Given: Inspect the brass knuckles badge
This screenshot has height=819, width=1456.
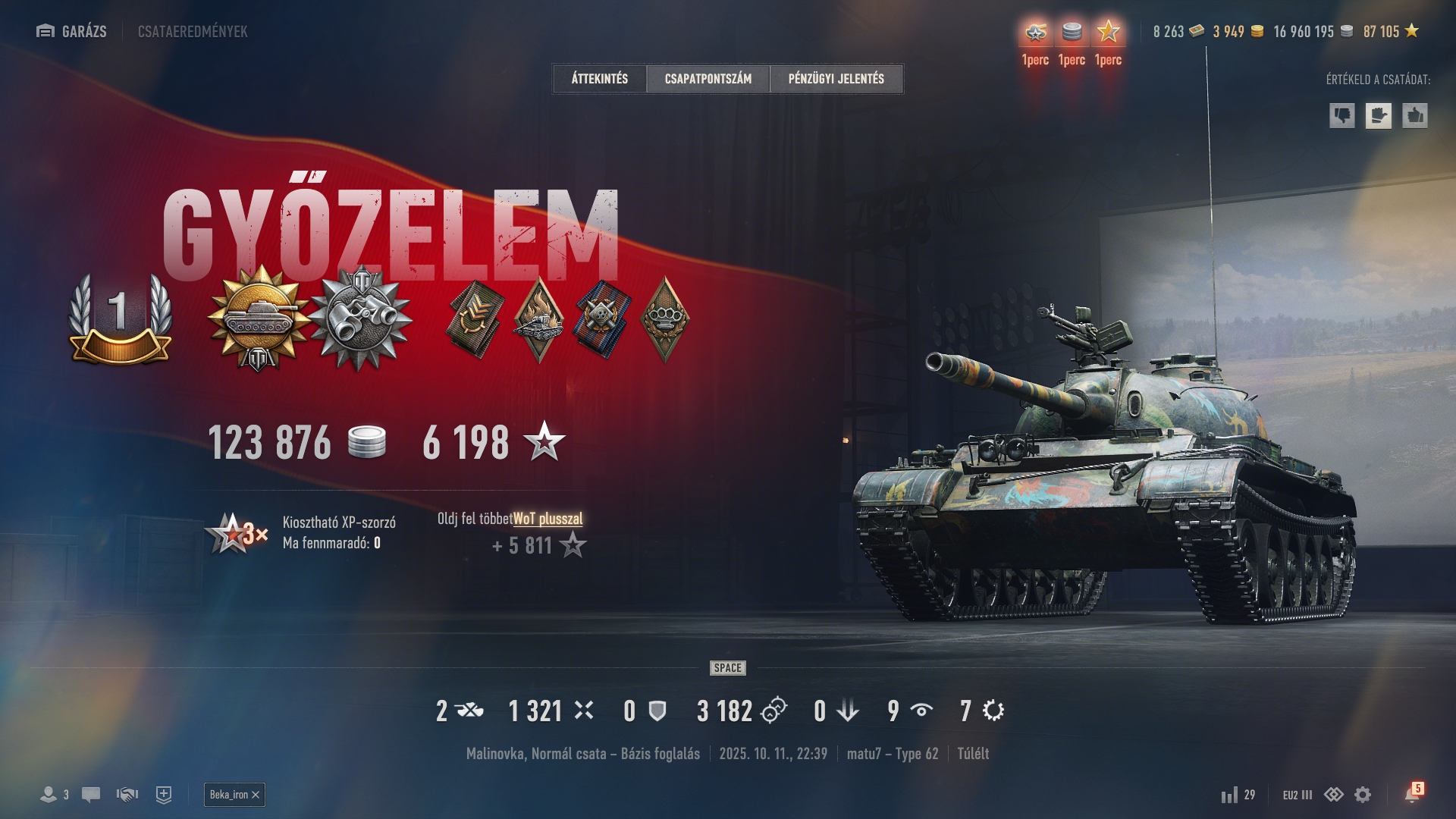Looking at the screenshot, I should coord(665,318).
